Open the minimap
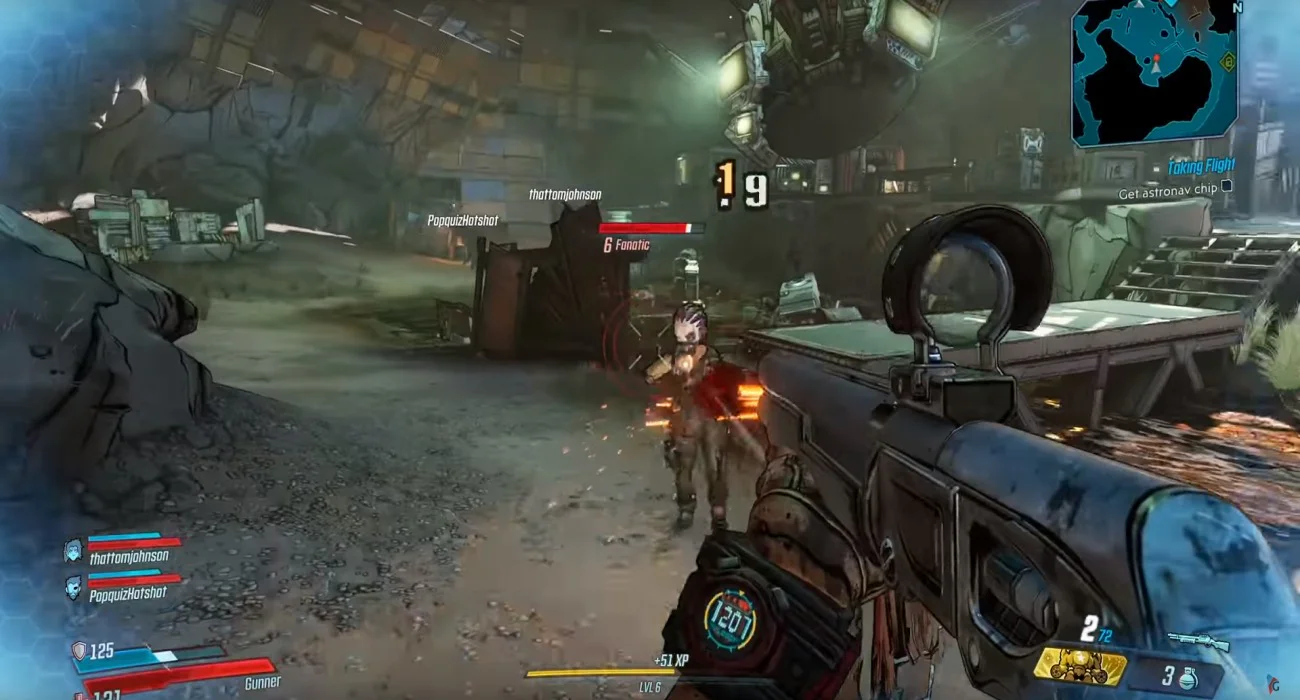The width and height of the screenshot is (1300, 700). [1153, 72]
